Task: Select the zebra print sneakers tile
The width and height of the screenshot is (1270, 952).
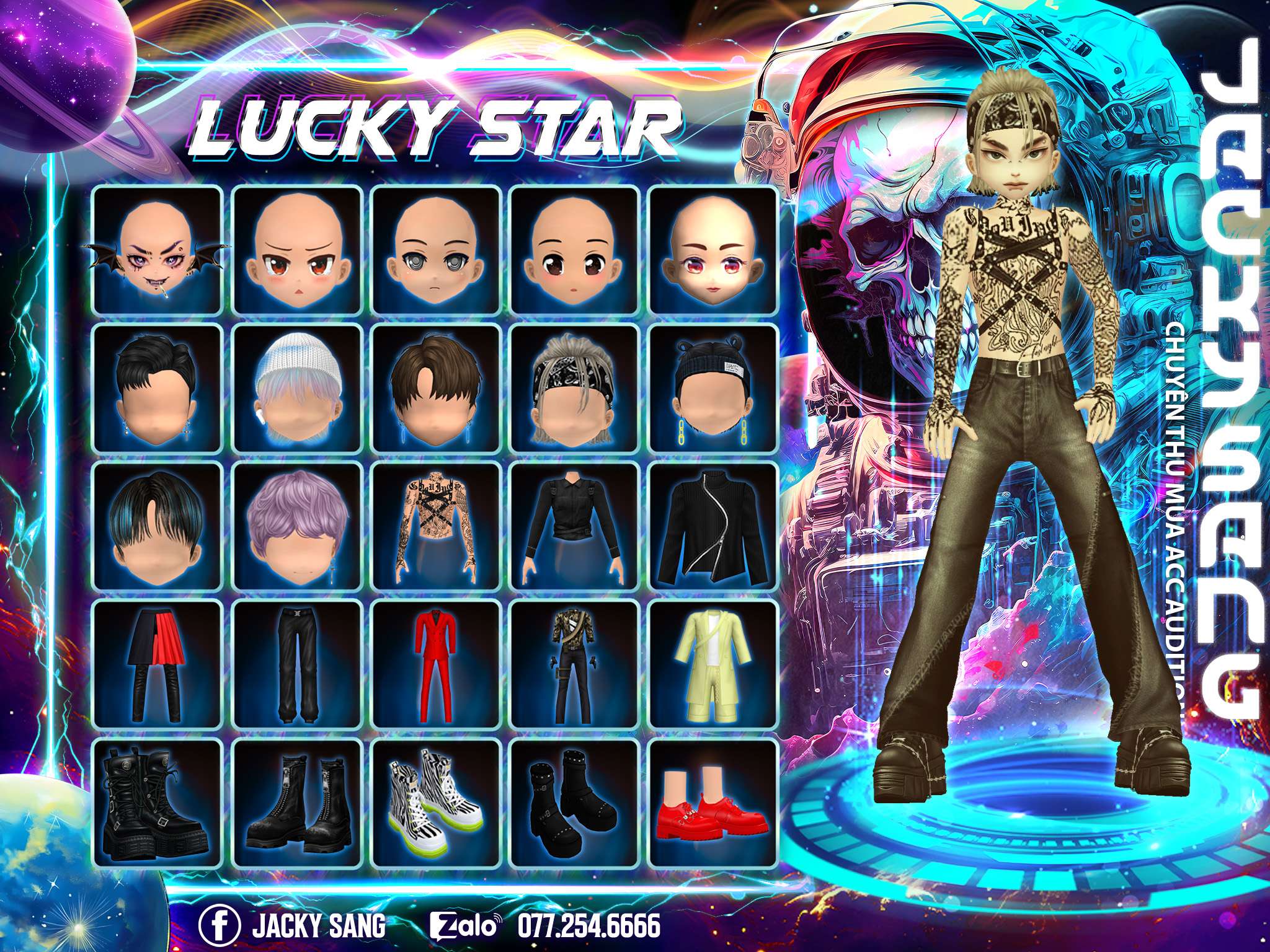Action: (435, 803)
